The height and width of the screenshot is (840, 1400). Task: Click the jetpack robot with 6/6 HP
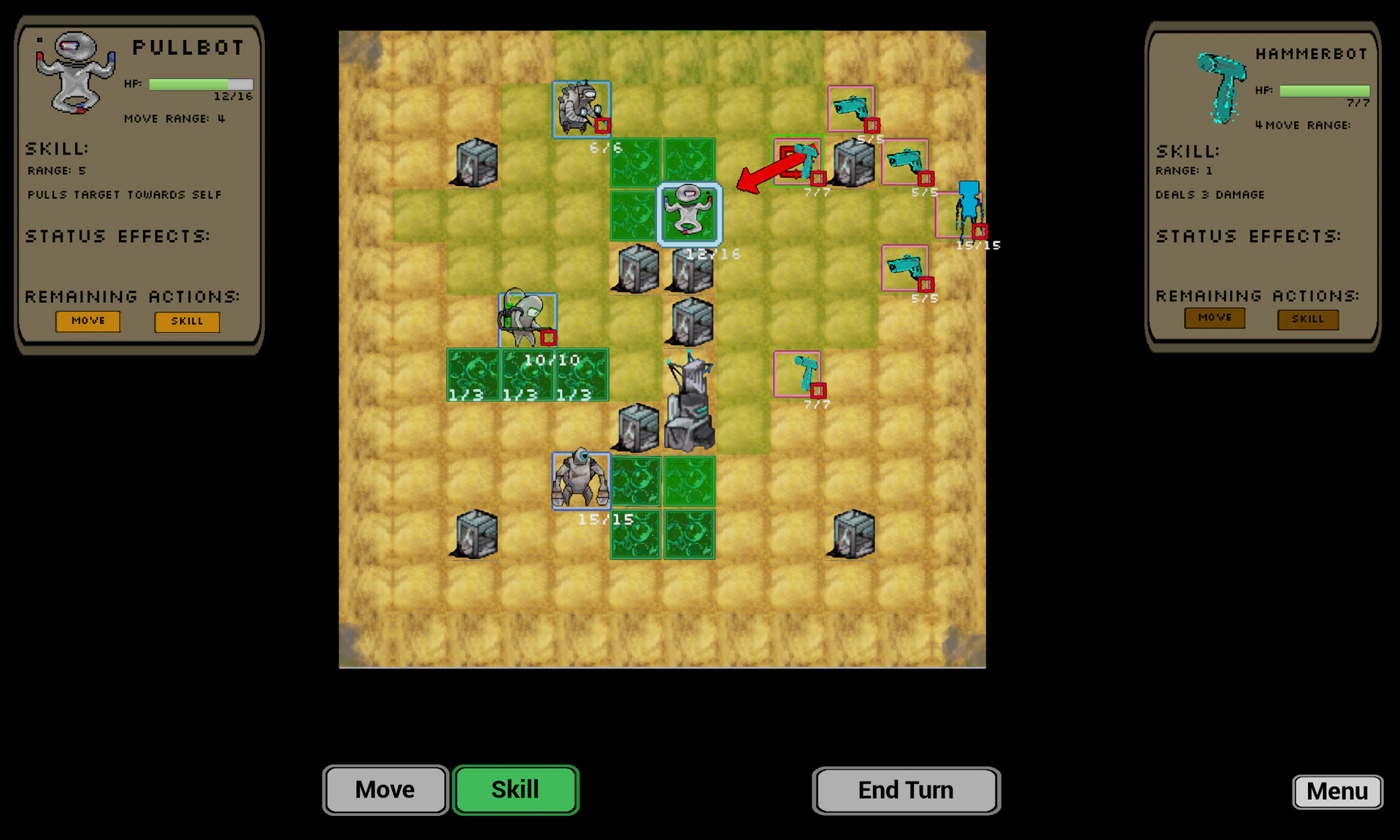click(x=580, y=109)
